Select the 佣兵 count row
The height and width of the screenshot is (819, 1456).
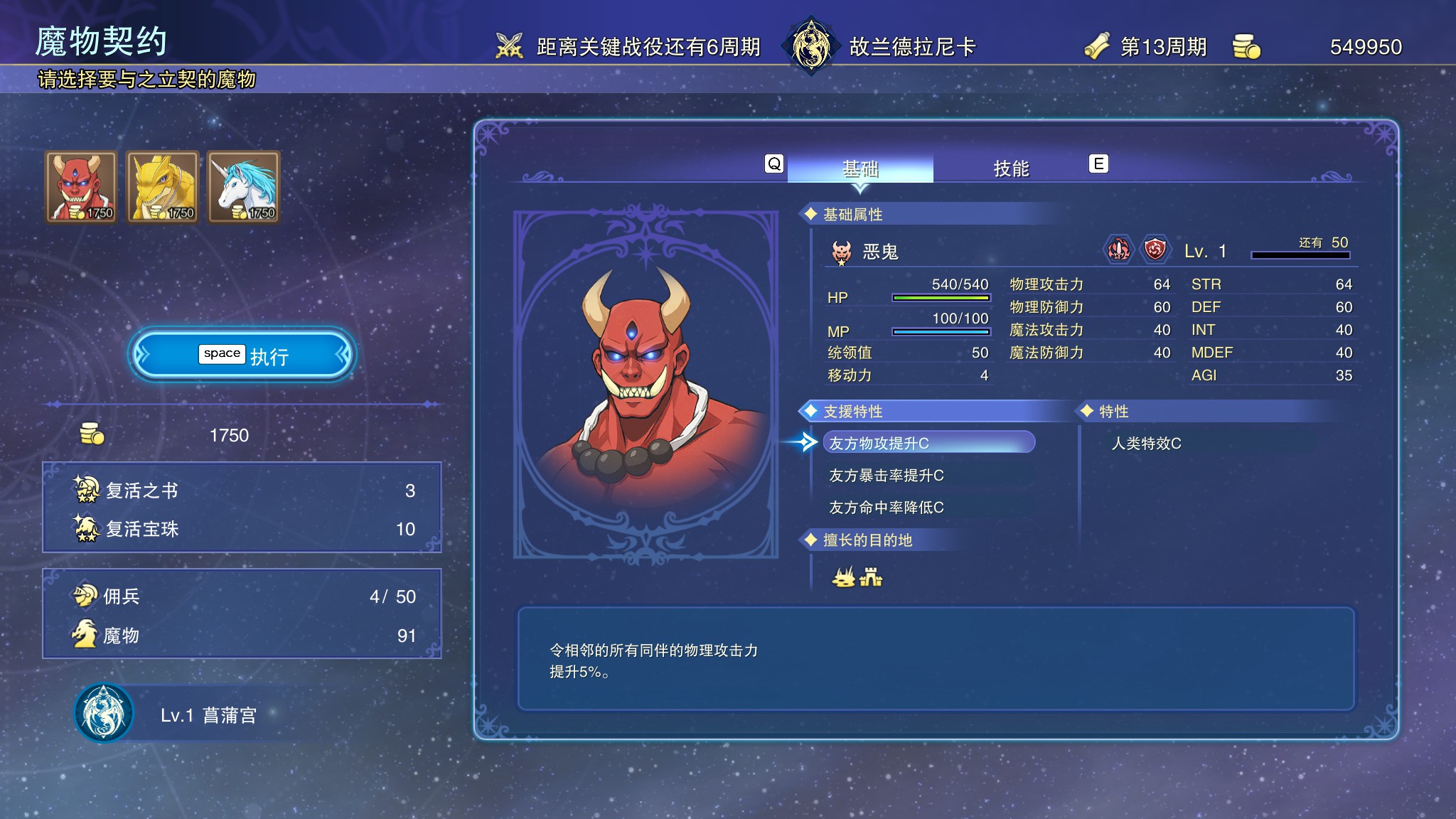coord(242,596)
